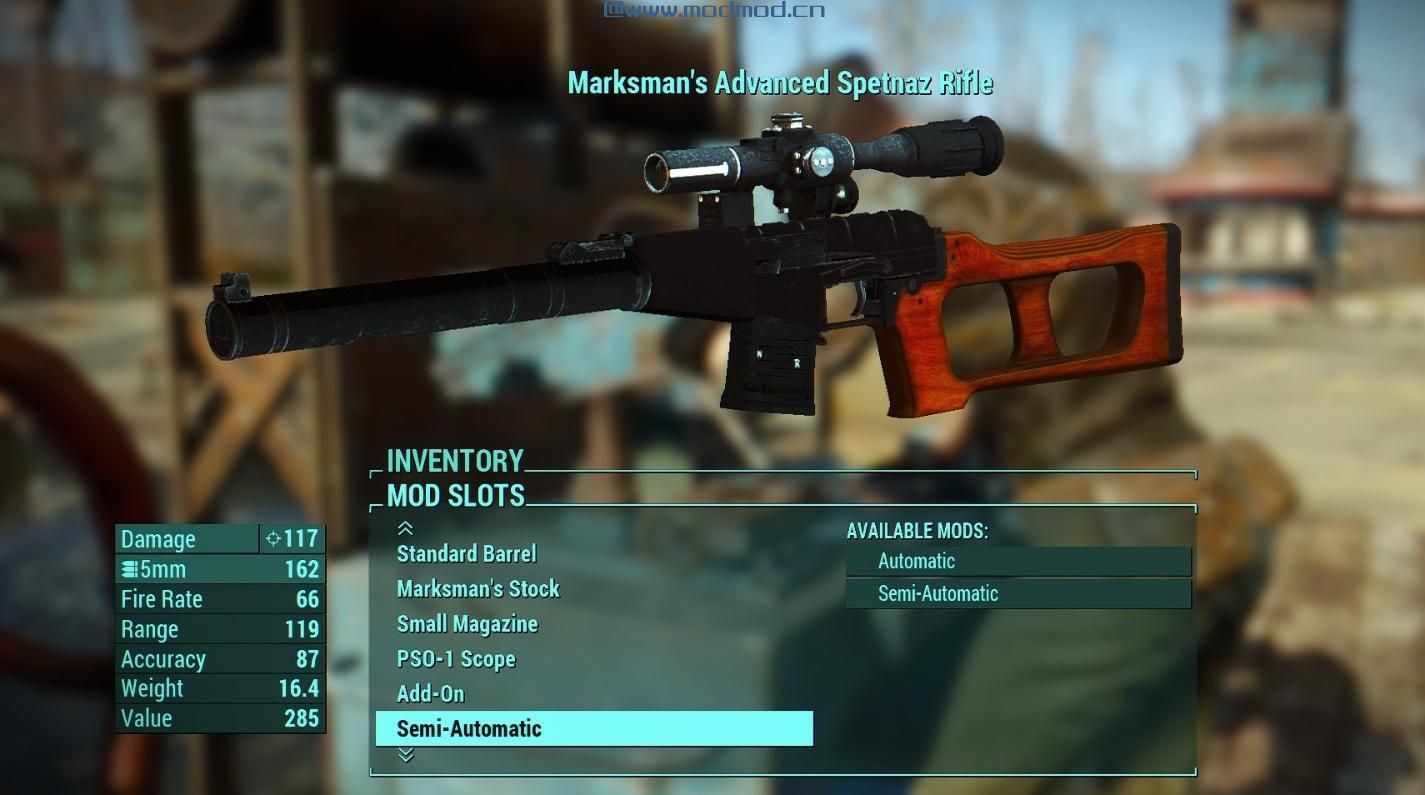Switch to the MOD SLOTS tab

coord(453,496)
